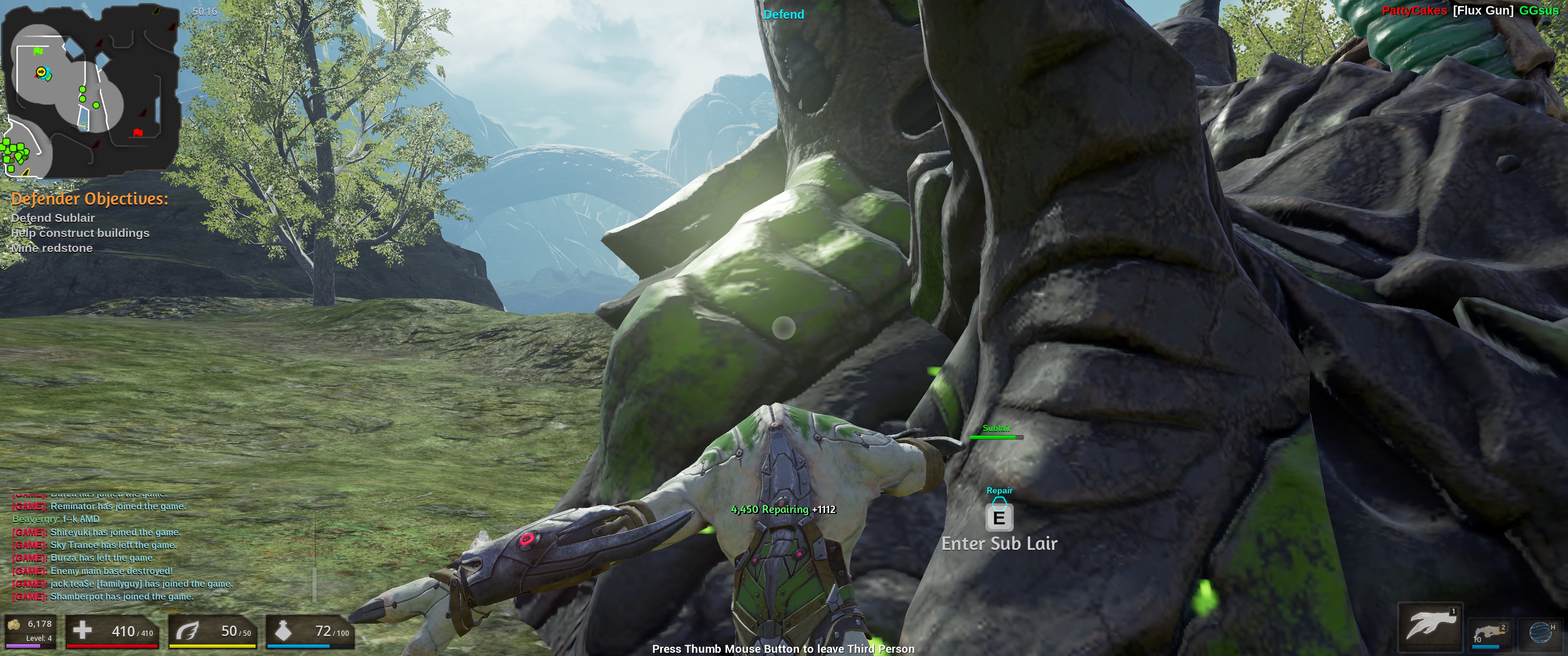Select the claw melee weapon slot
The height and width of the screenshot is (656, 1568).
pyautogui.click(x=1430, y=626)
